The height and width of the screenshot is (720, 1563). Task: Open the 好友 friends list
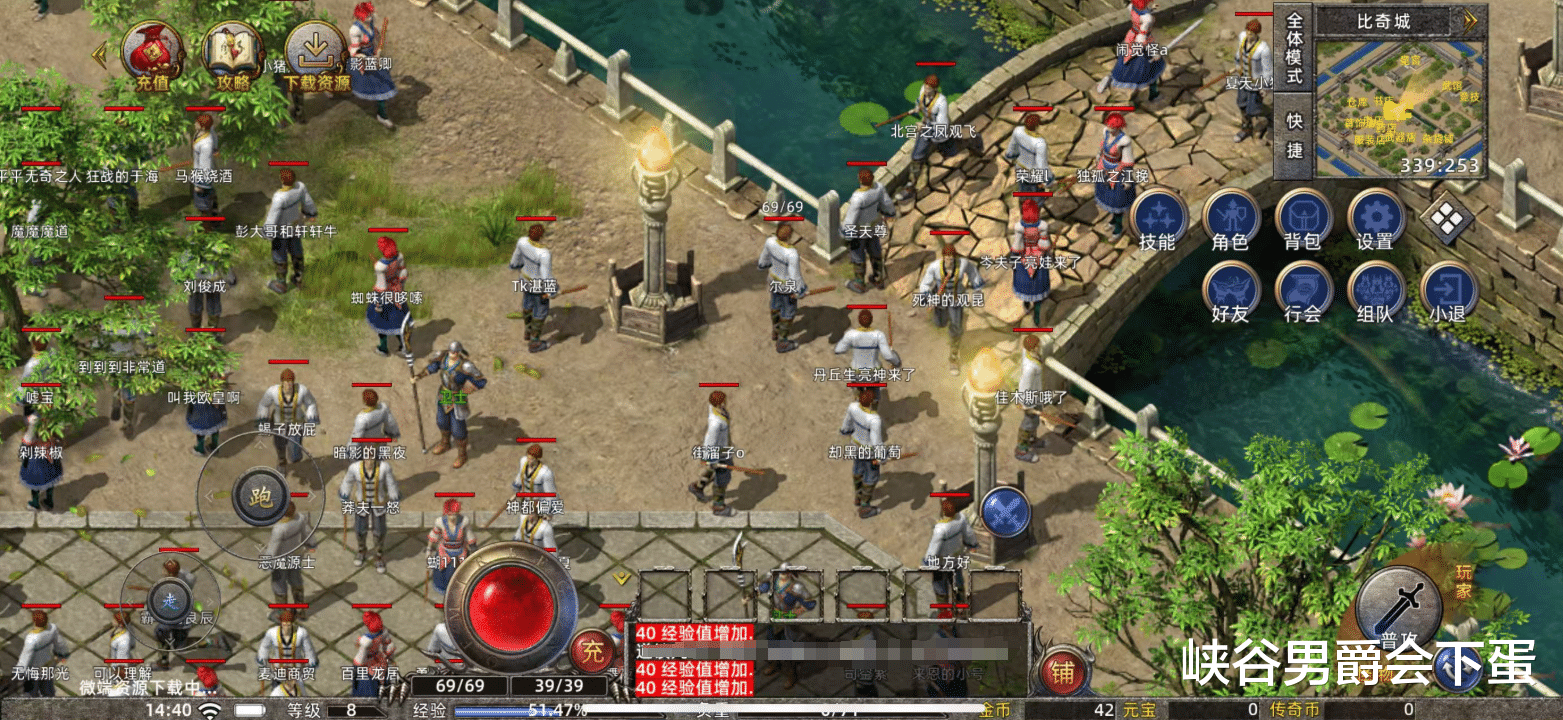(x=1230, y=291)
